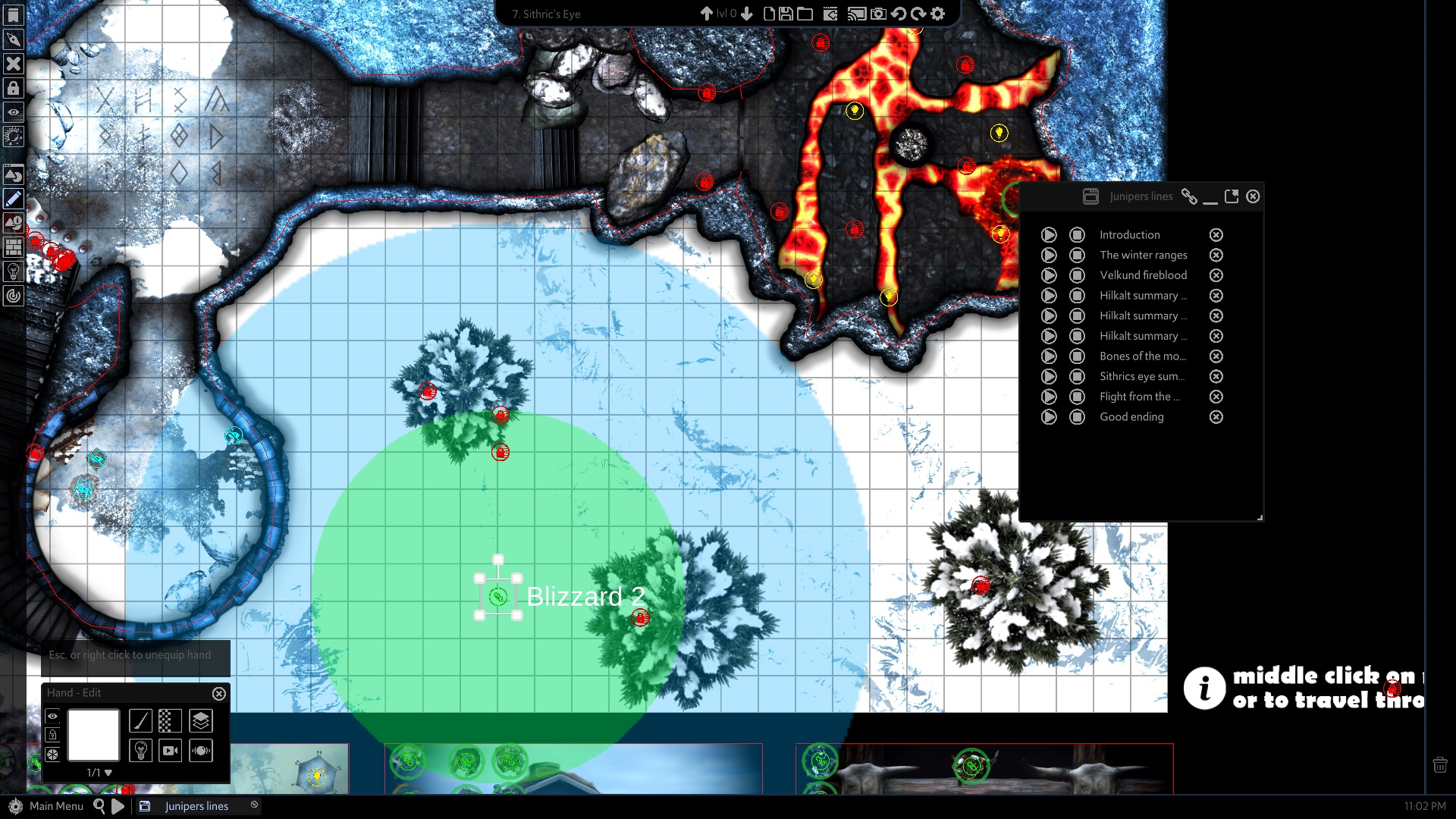This screenshot has height=819, width=1456.
Task: Choose the light bulb tool in Hand panel
Action: (x=140, y=750)
